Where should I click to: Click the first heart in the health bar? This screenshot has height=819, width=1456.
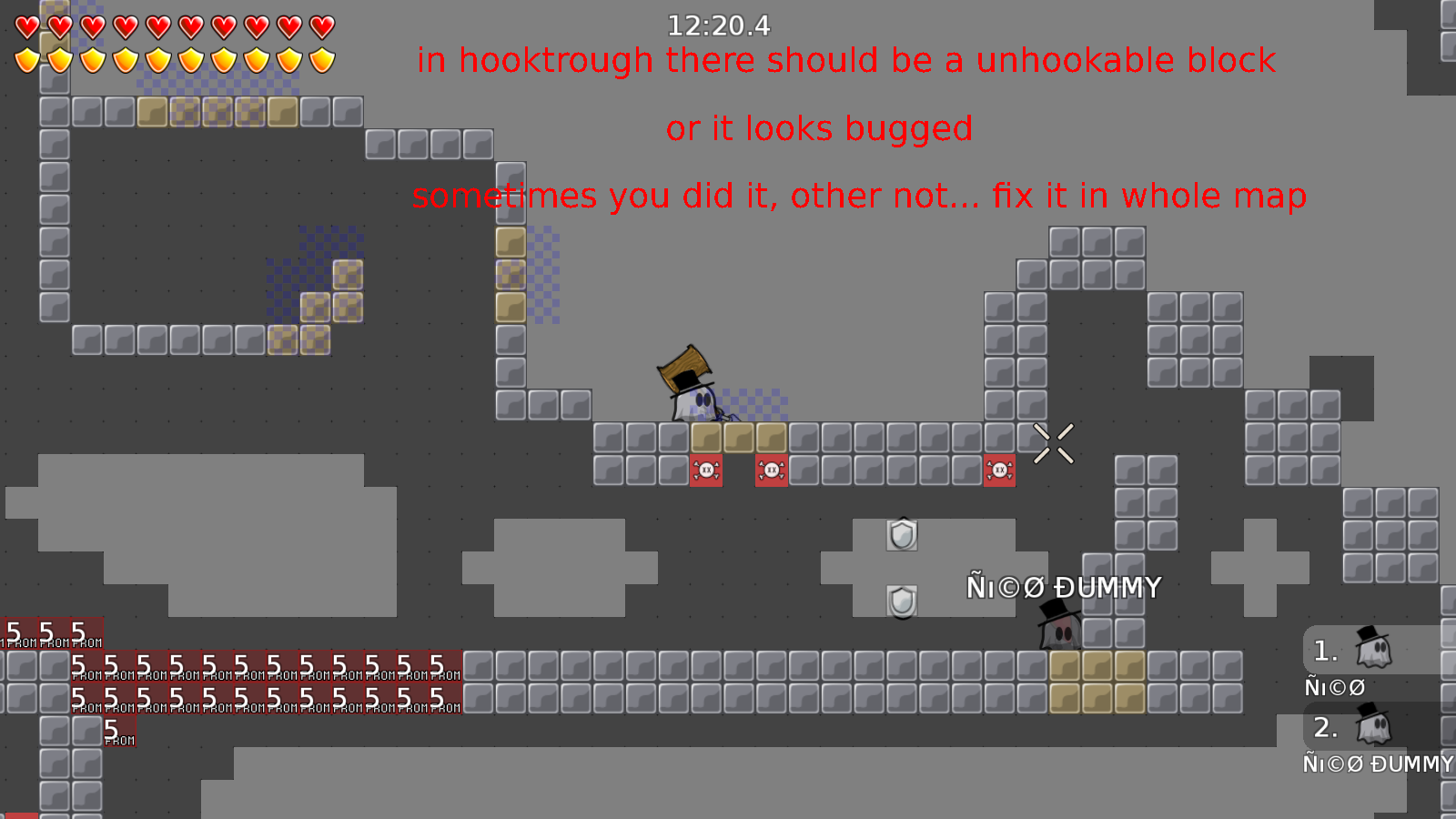[x=26, y=28]
